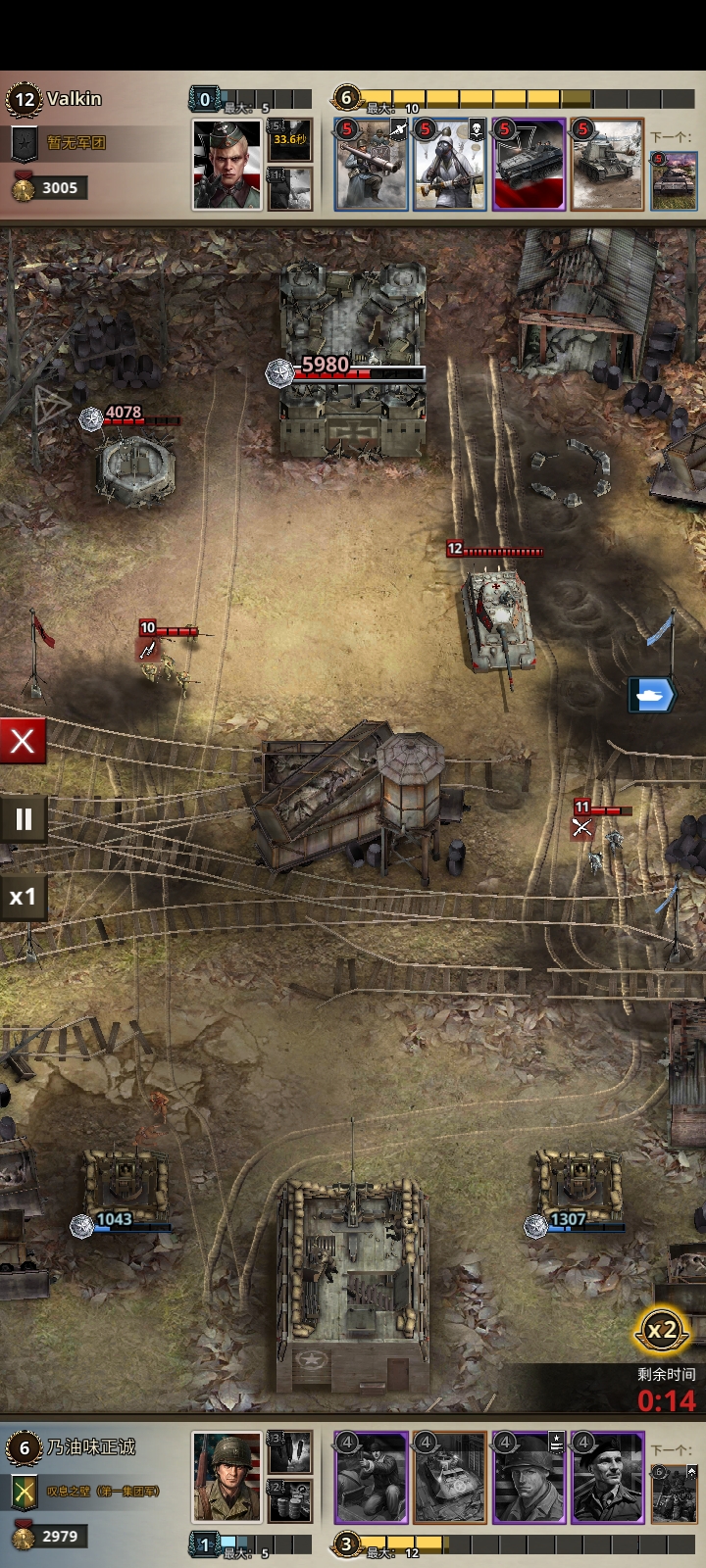Inspect enemy bazooka infantry card
Screen dimensions: 706x1568
(x=371, y=165)
